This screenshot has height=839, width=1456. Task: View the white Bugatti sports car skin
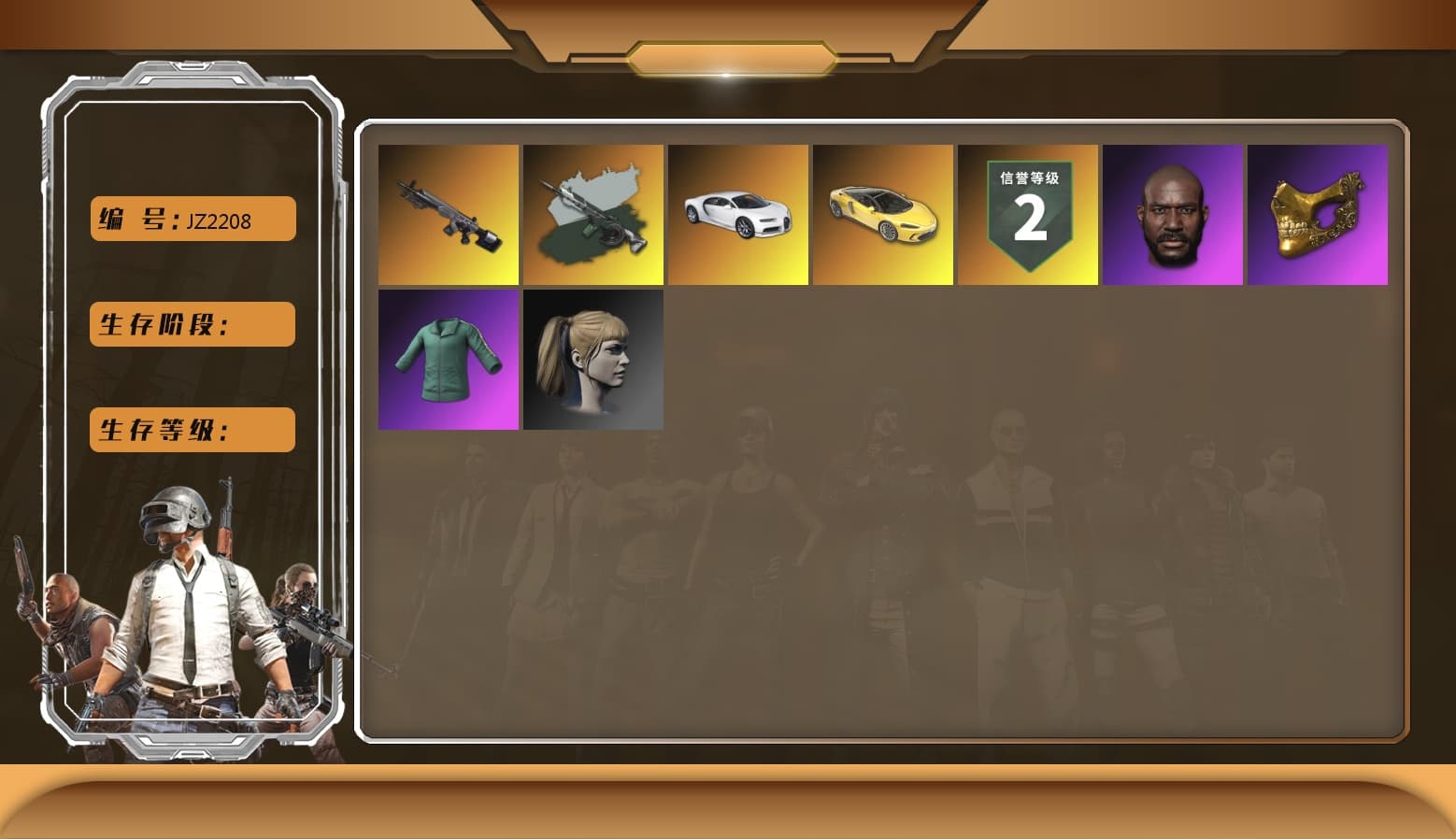coord(738,215)
